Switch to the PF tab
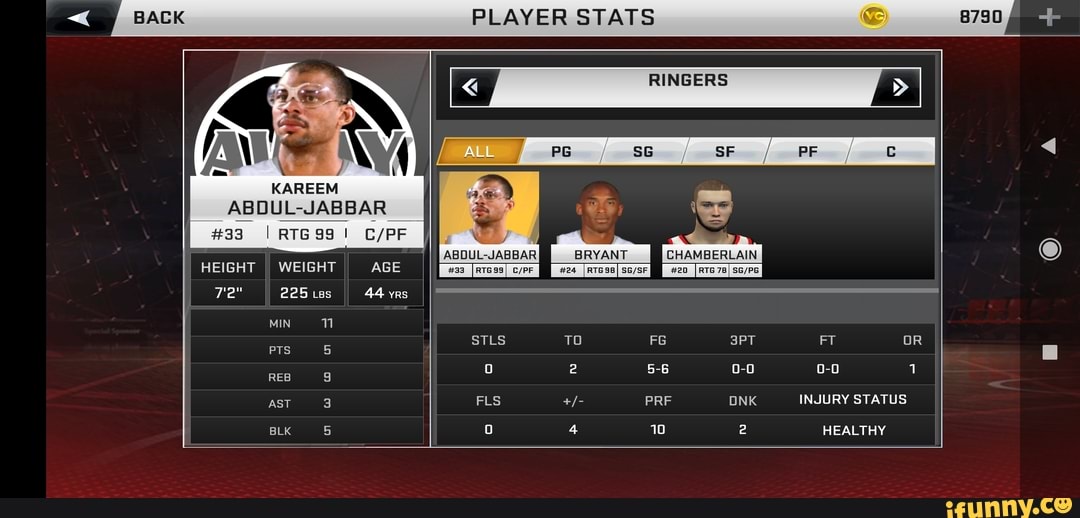 pyautogui.click(x=807, y=152)
